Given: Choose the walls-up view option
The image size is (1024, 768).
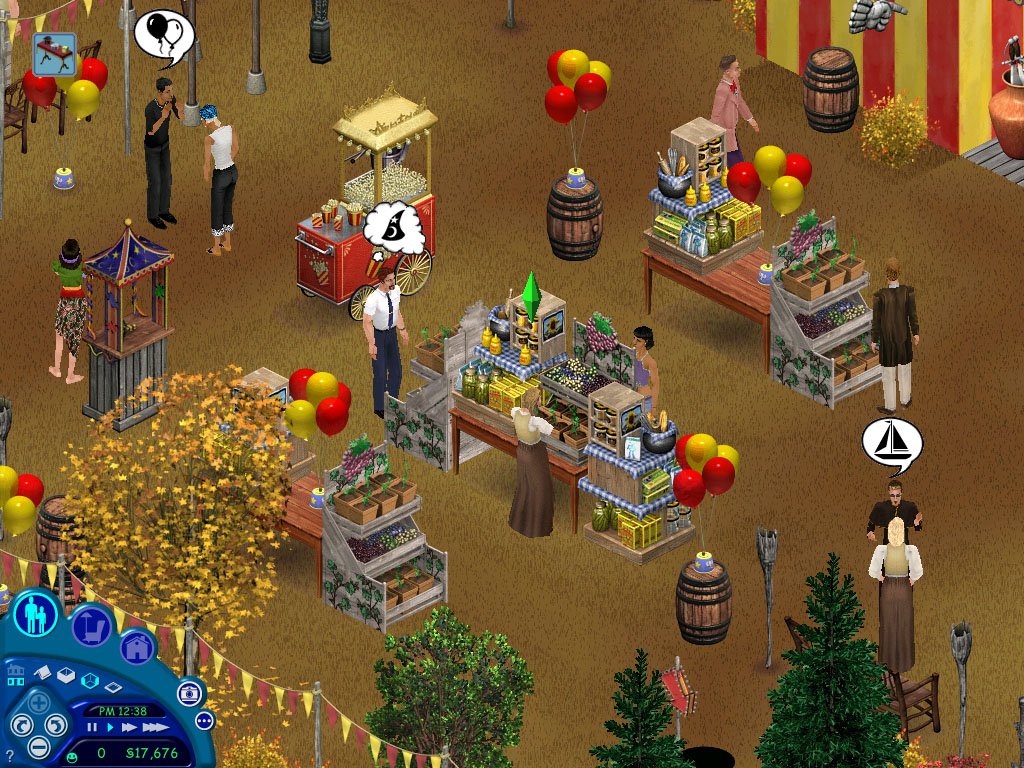Looking at the screenshot, I should click(66, 677).
